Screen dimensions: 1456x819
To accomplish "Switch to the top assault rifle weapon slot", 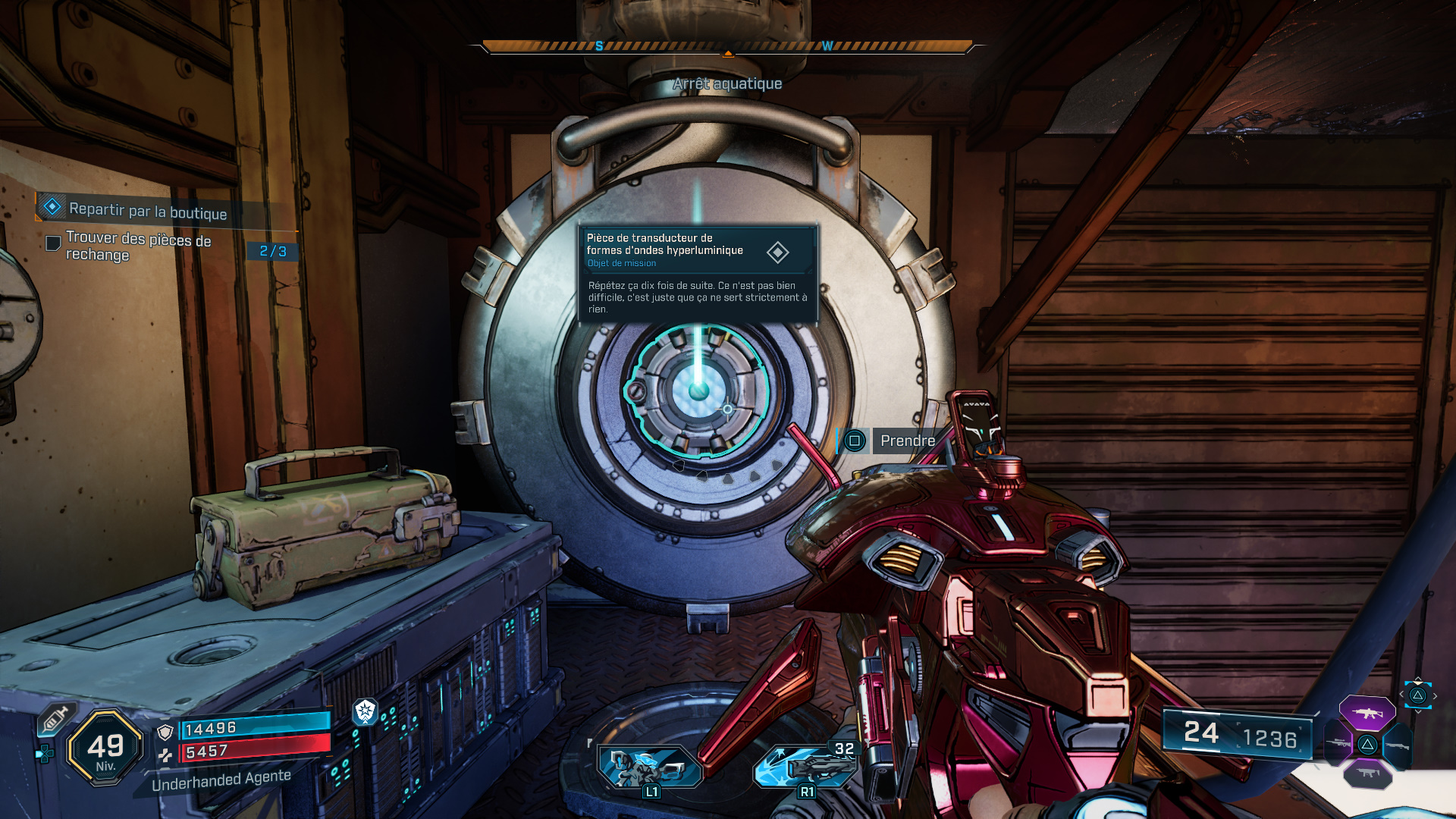I will click(x=1367, y=713).
